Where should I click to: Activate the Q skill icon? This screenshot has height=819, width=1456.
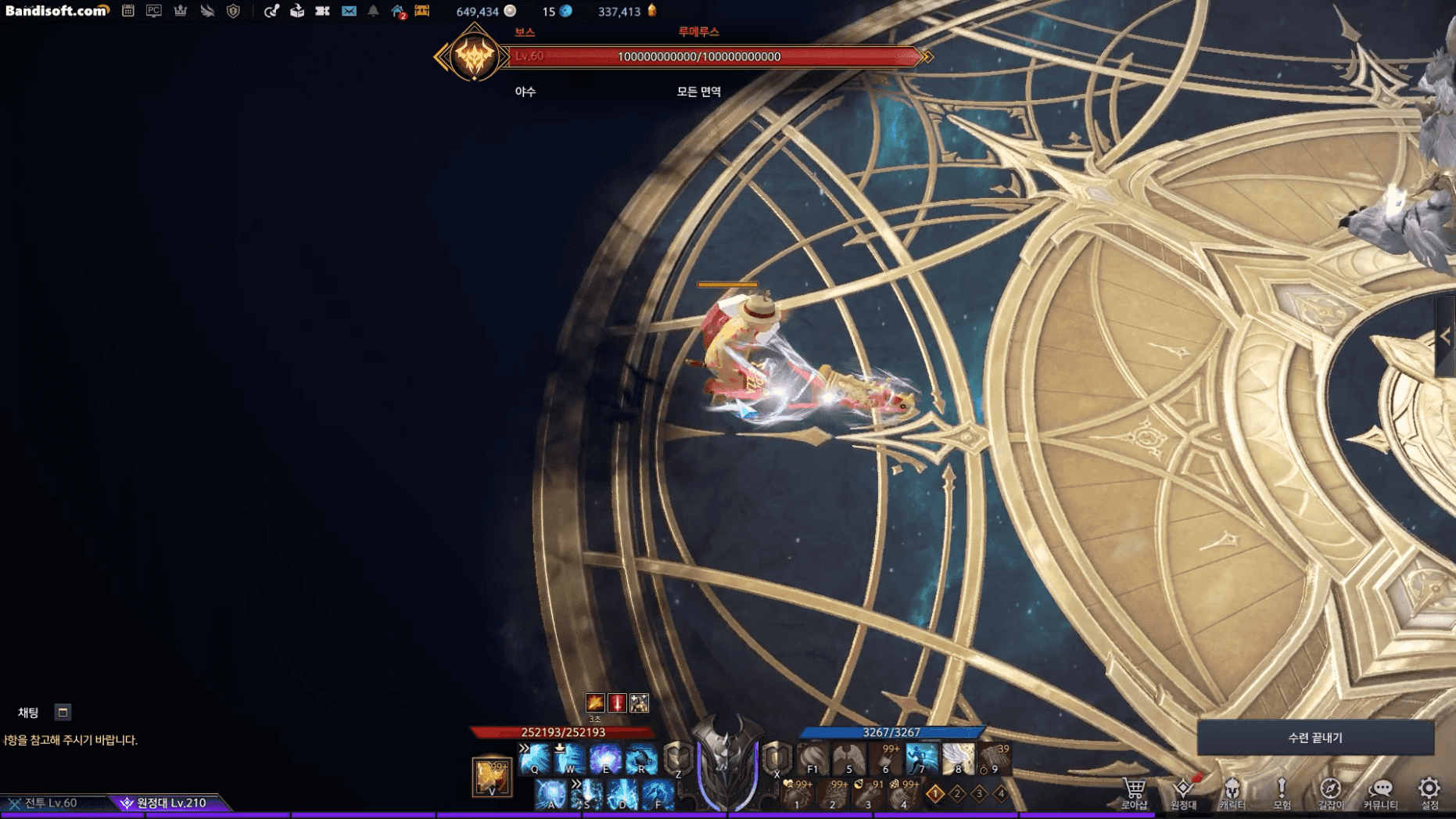535,759
